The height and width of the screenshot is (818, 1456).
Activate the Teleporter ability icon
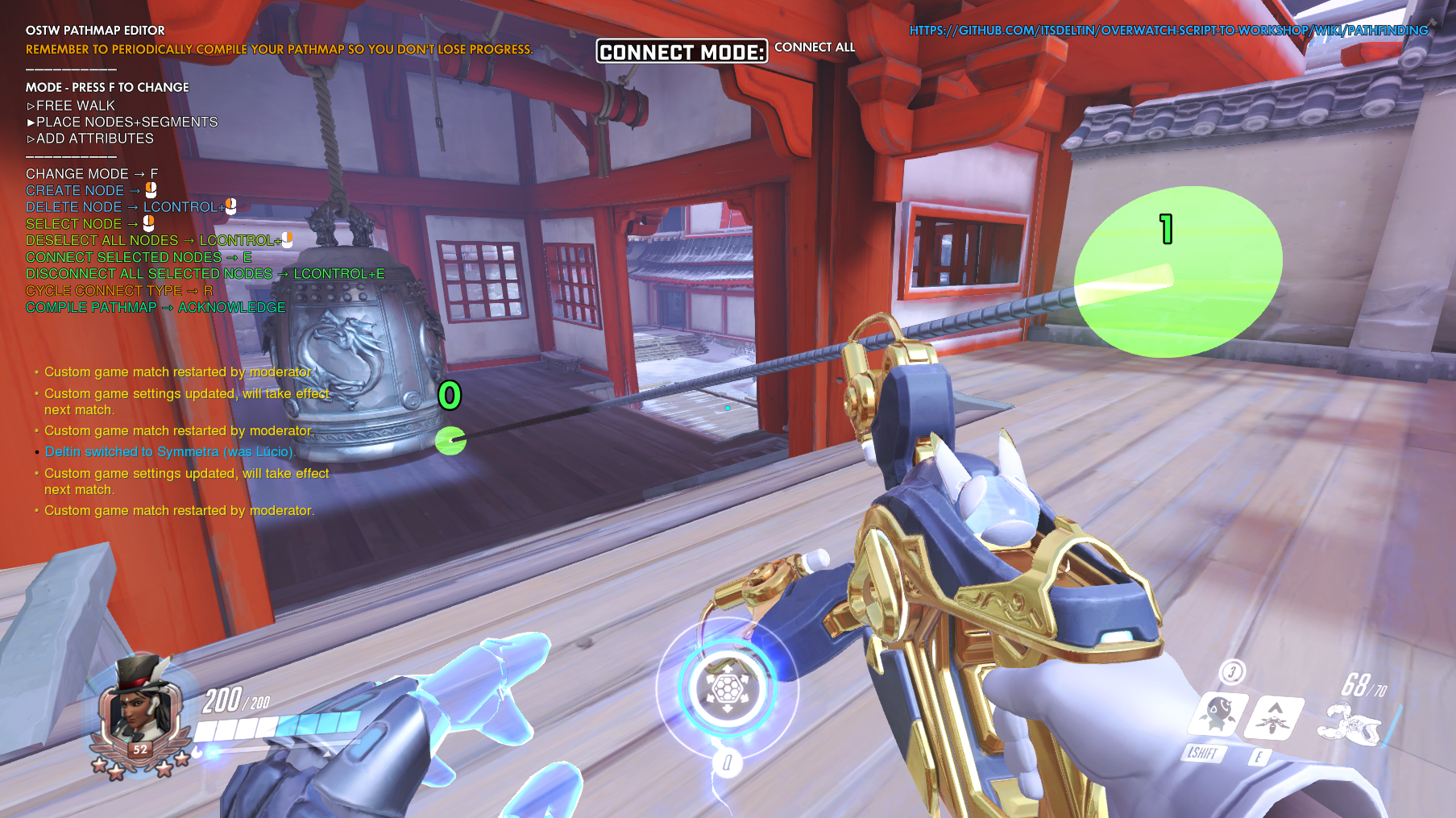tap(1274, 716)
